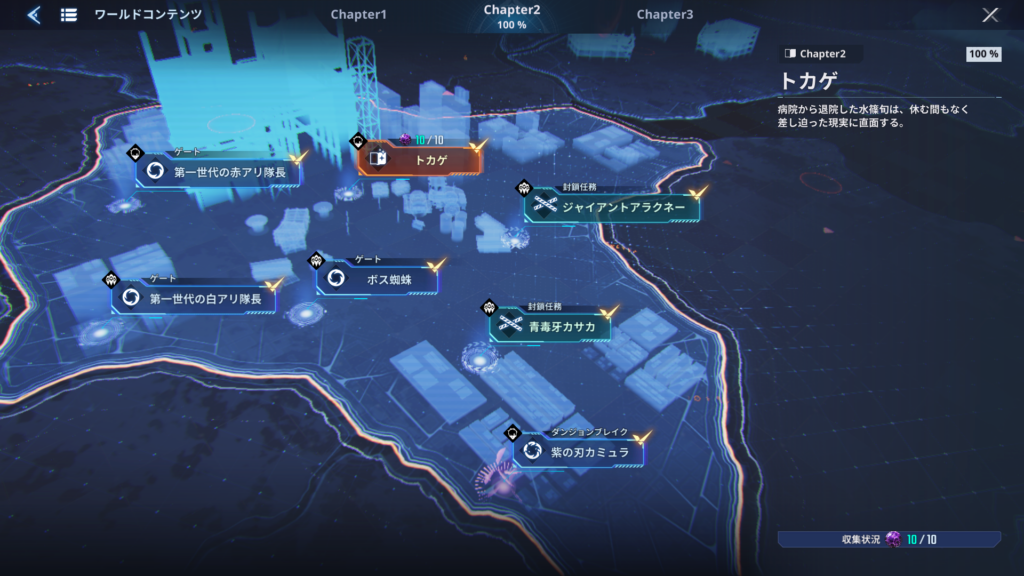Select the Chapter2 tab
This screenshot has height=576, width=1024.
[x=512, y=15]
